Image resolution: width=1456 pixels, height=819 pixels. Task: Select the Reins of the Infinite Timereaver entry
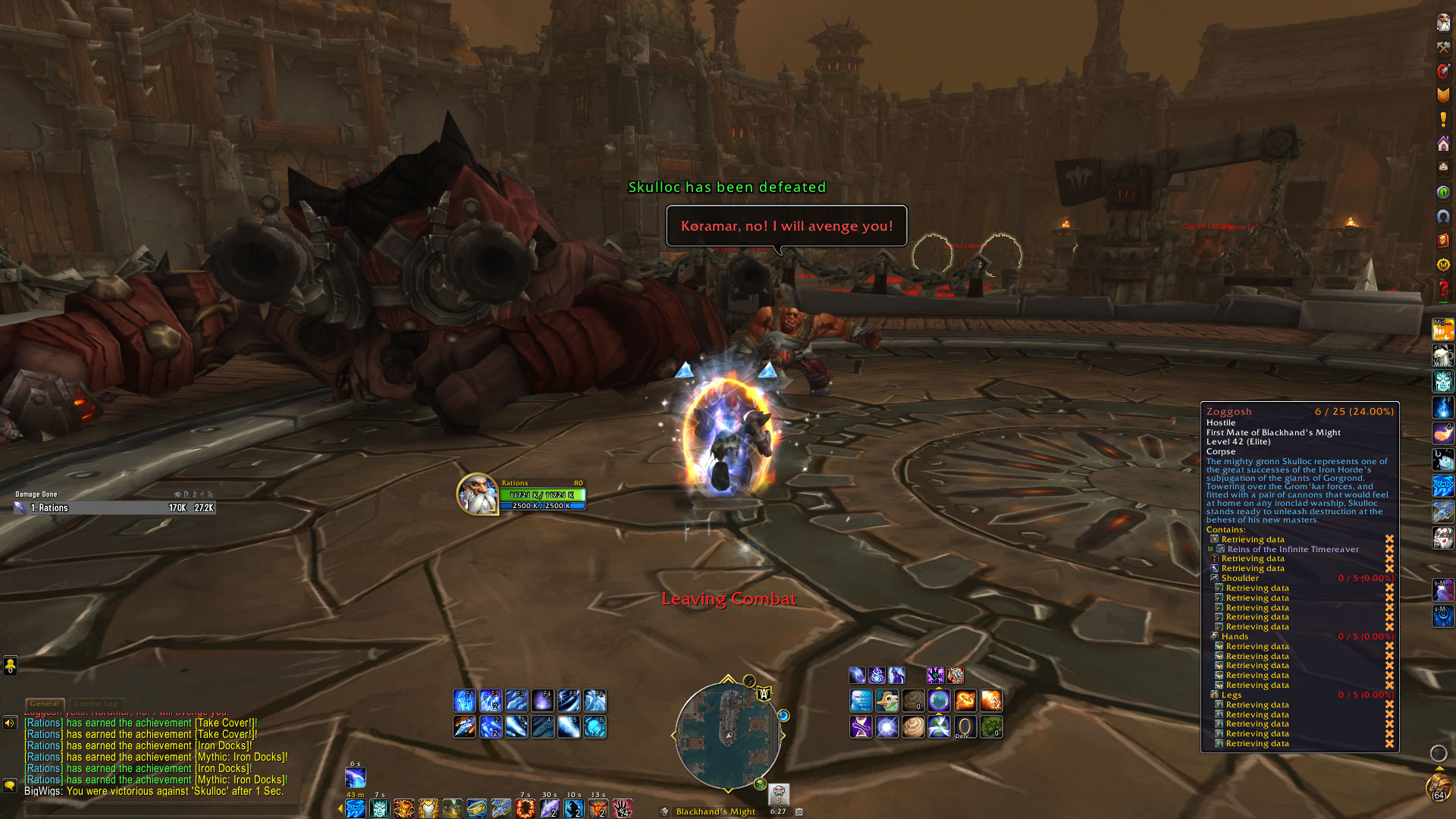(x=1292, y=549)
